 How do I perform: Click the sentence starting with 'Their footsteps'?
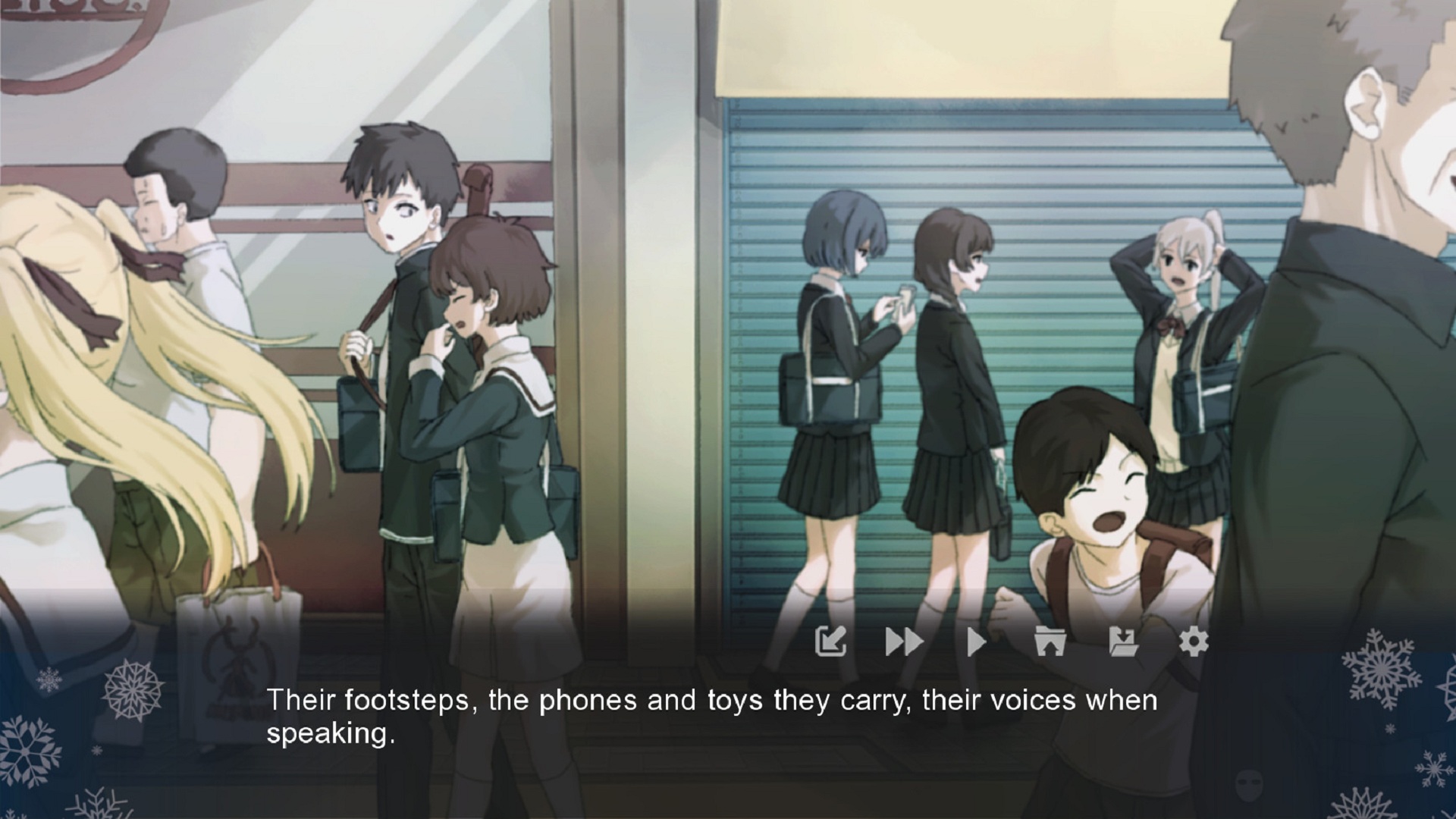tap(713, 701)
